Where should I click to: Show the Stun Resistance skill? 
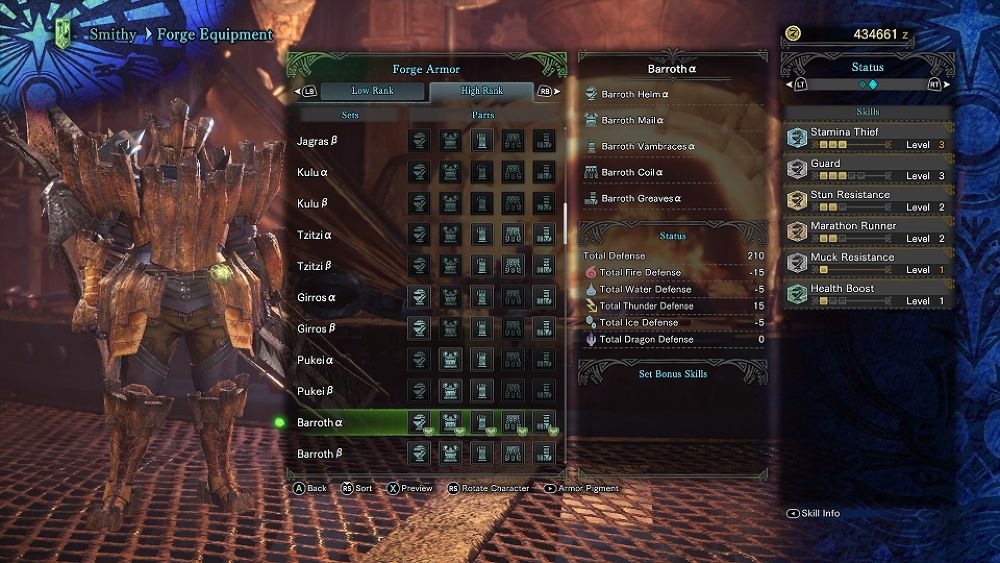[x=866, y=200]
